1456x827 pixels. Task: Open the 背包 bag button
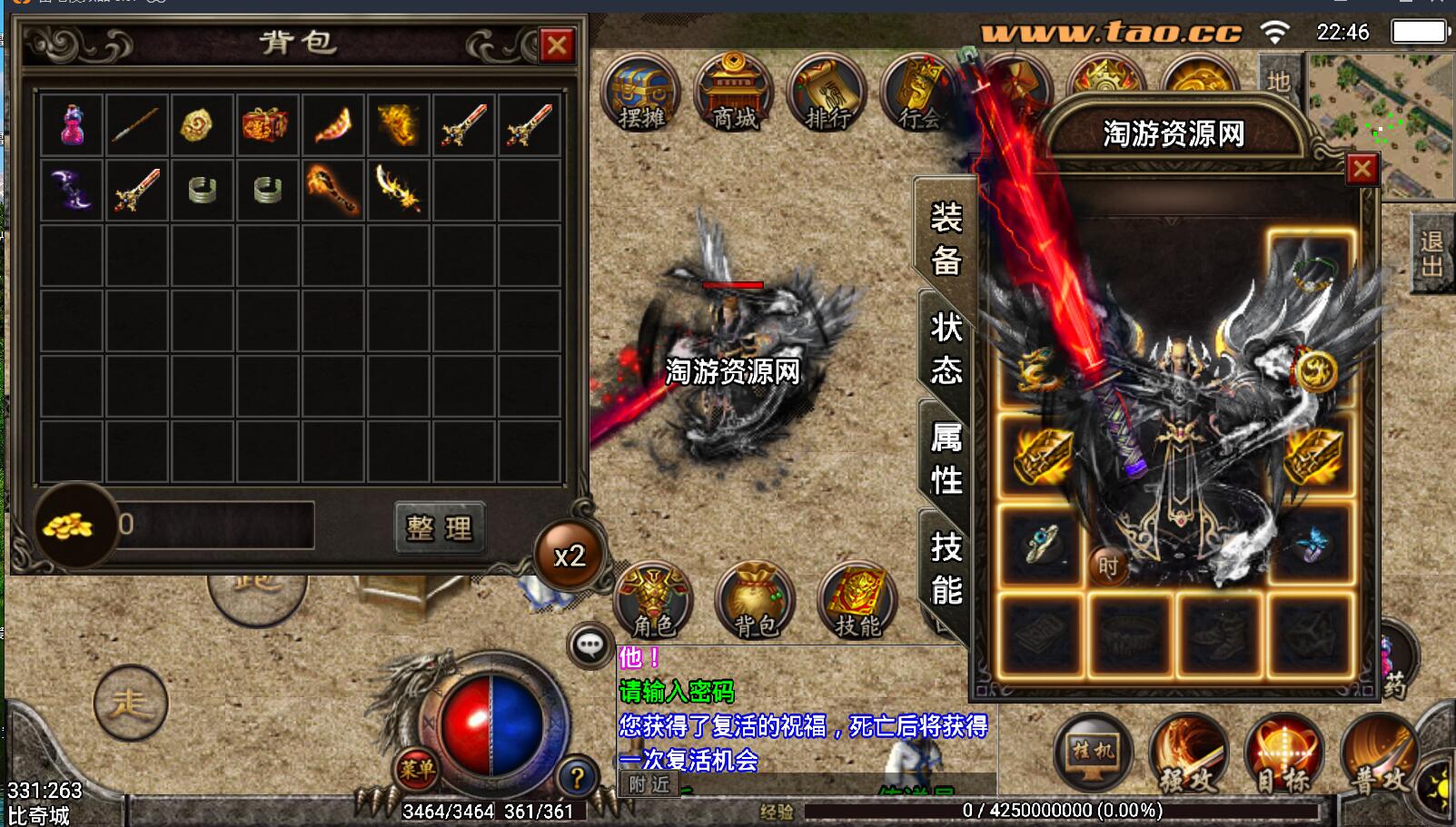click(756, 600)
